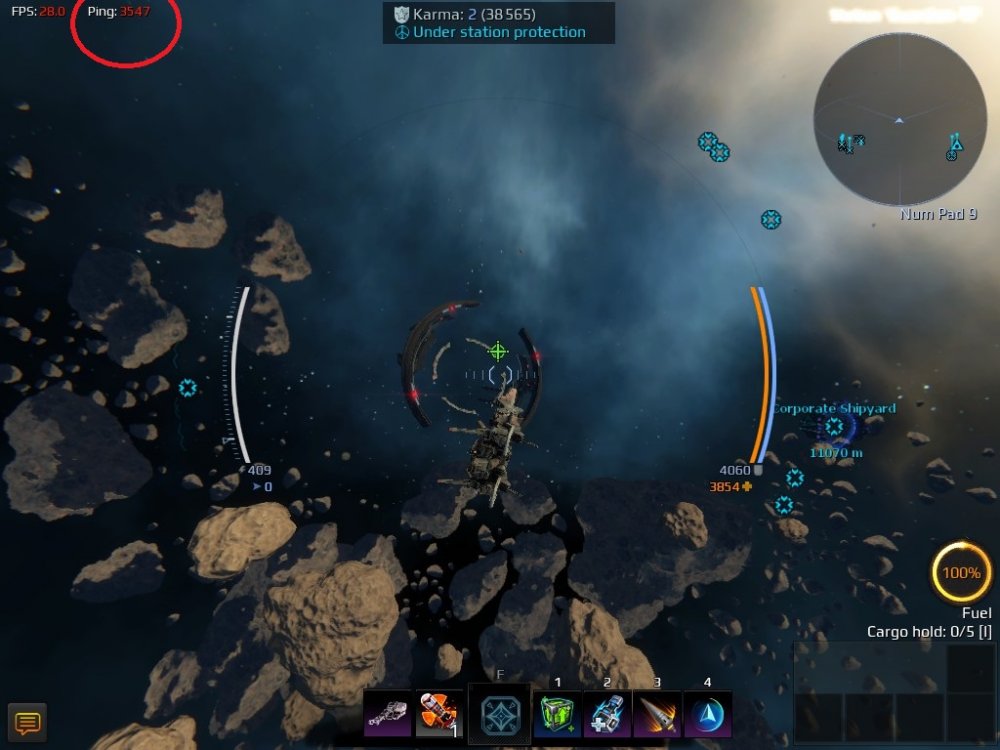Activate the blue arrow navigation module

point(707,714)
